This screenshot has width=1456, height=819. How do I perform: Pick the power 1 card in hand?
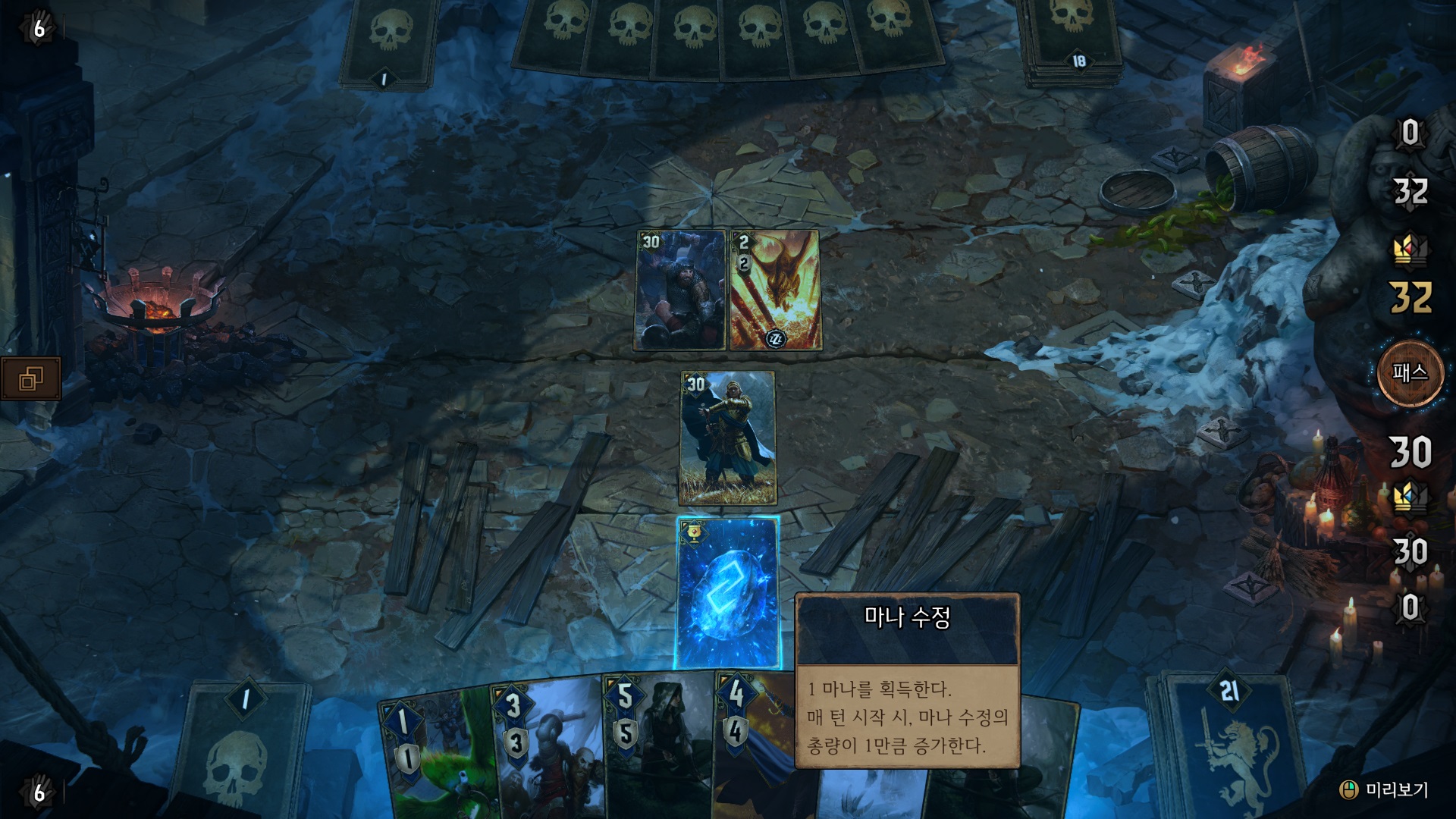tap(436, 758)
